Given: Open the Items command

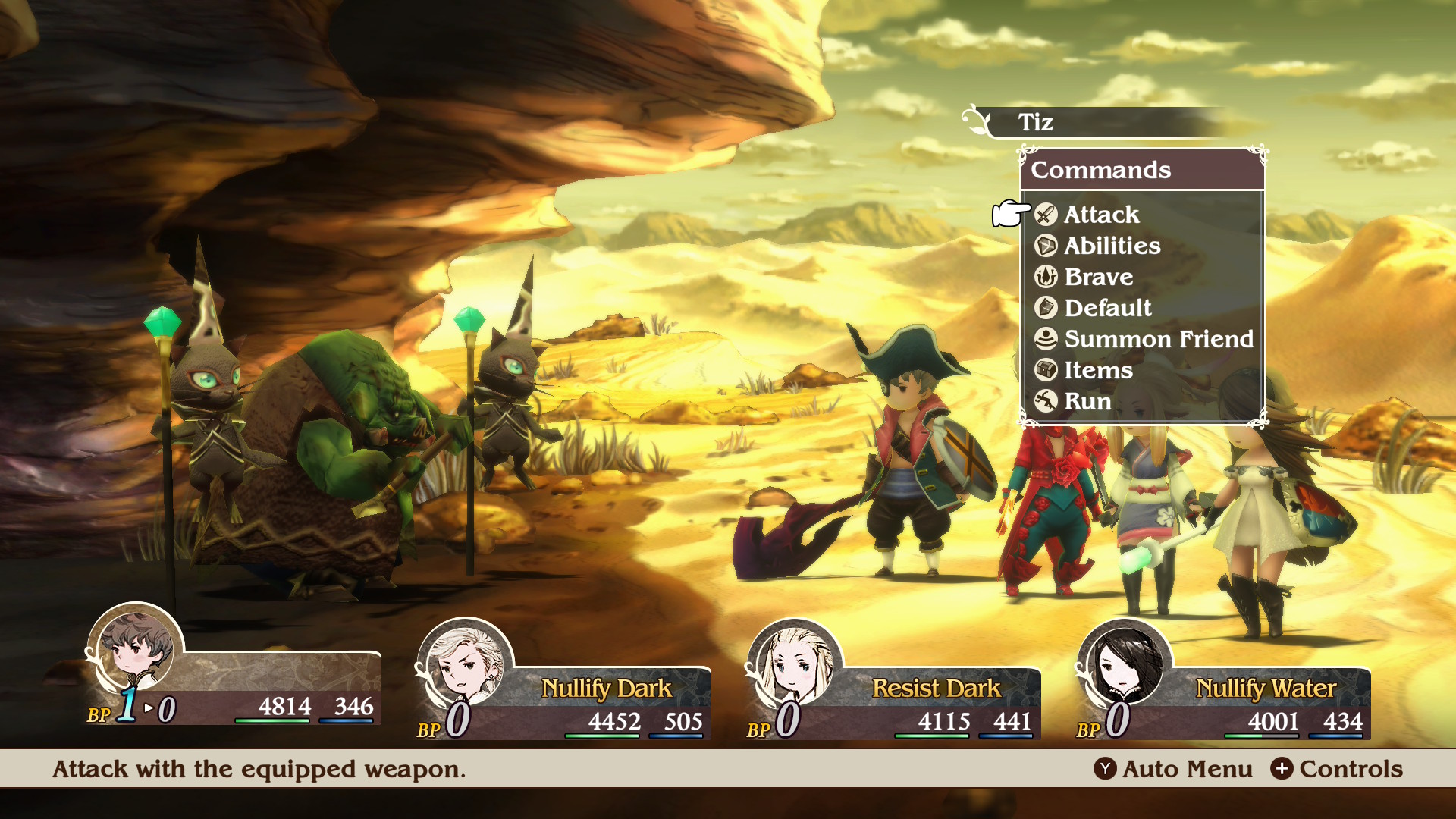Looking at the screenshot, I should coord(1097,370).
